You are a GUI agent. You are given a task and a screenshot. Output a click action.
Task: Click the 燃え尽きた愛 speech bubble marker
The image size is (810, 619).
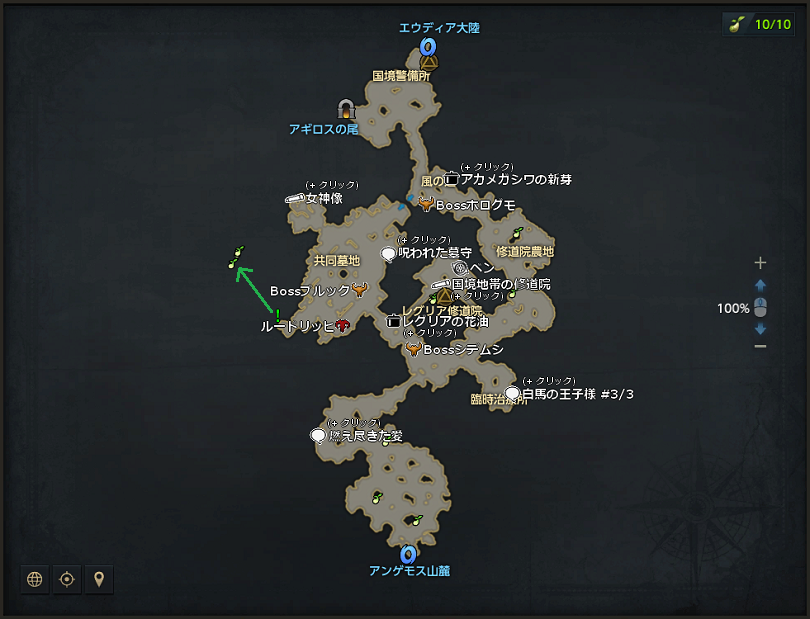(x=318, y=436)
